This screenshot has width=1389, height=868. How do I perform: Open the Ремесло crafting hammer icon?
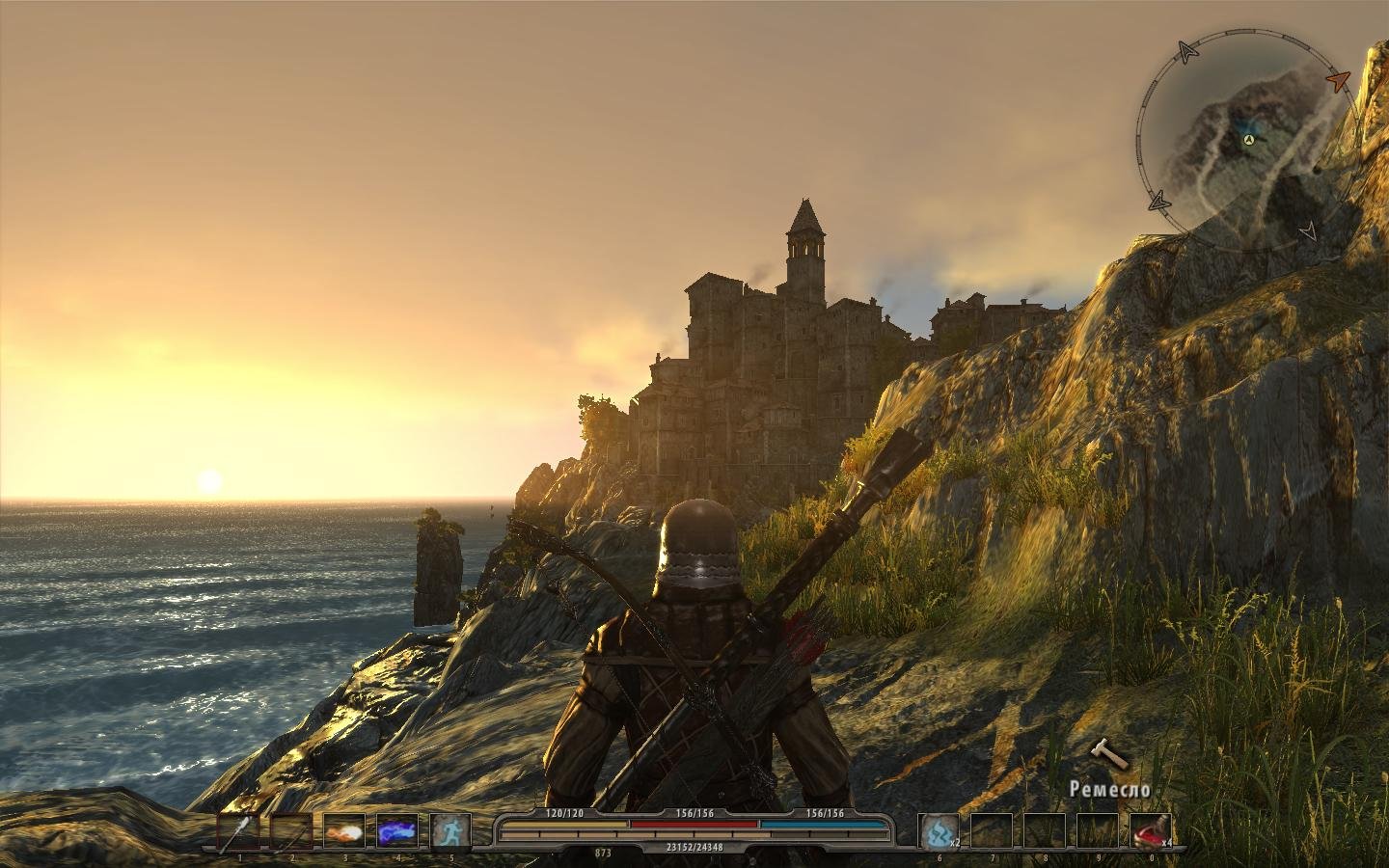(x=1106, y=755)
